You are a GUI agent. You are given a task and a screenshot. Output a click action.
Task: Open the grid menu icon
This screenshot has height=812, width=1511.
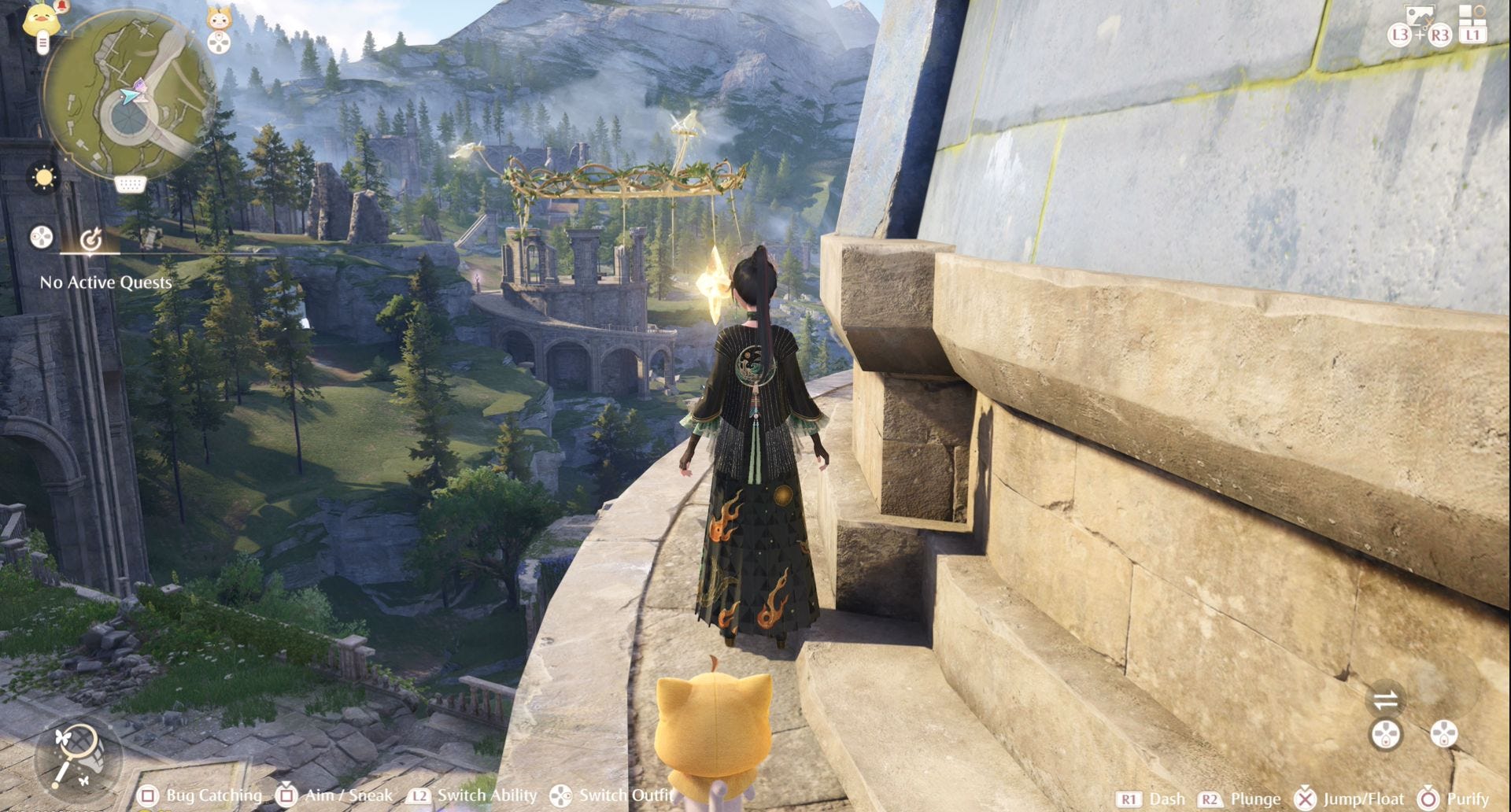pos(1472,14)
